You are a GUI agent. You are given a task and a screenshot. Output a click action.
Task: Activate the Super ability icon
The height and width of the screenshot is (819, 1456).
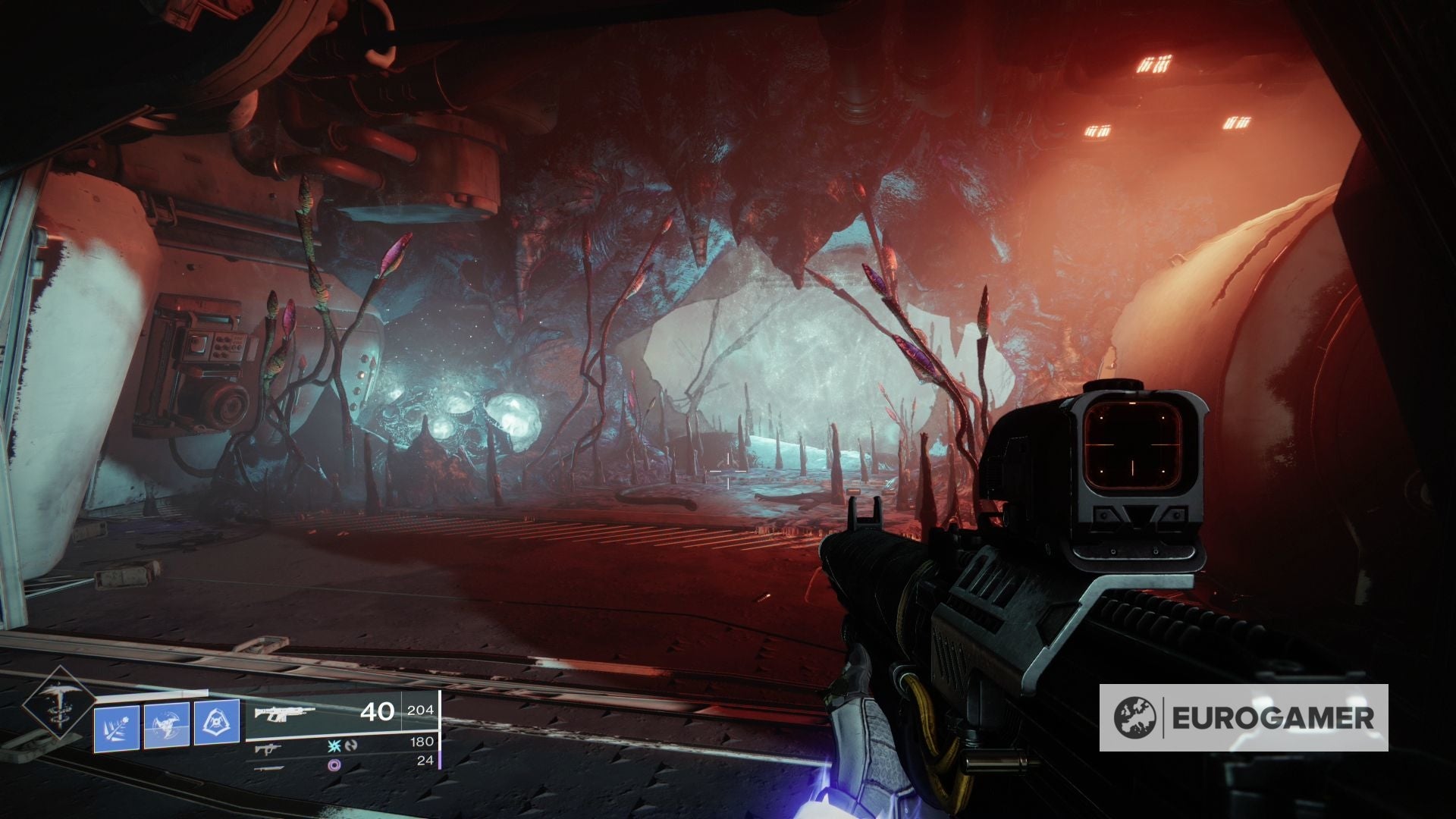tap(217, 723)
